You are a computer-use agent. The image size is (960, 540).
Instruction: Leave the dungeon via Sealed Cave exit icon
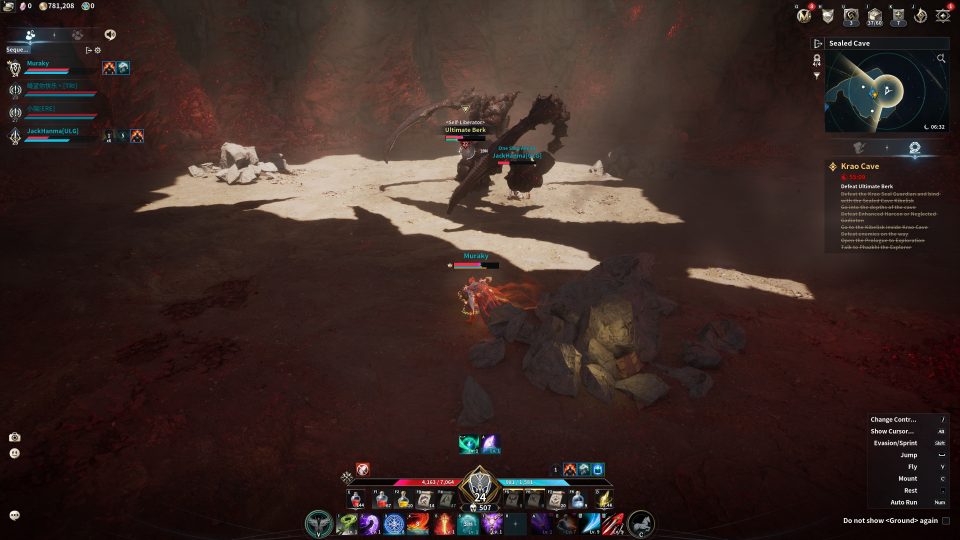(818, 44)
